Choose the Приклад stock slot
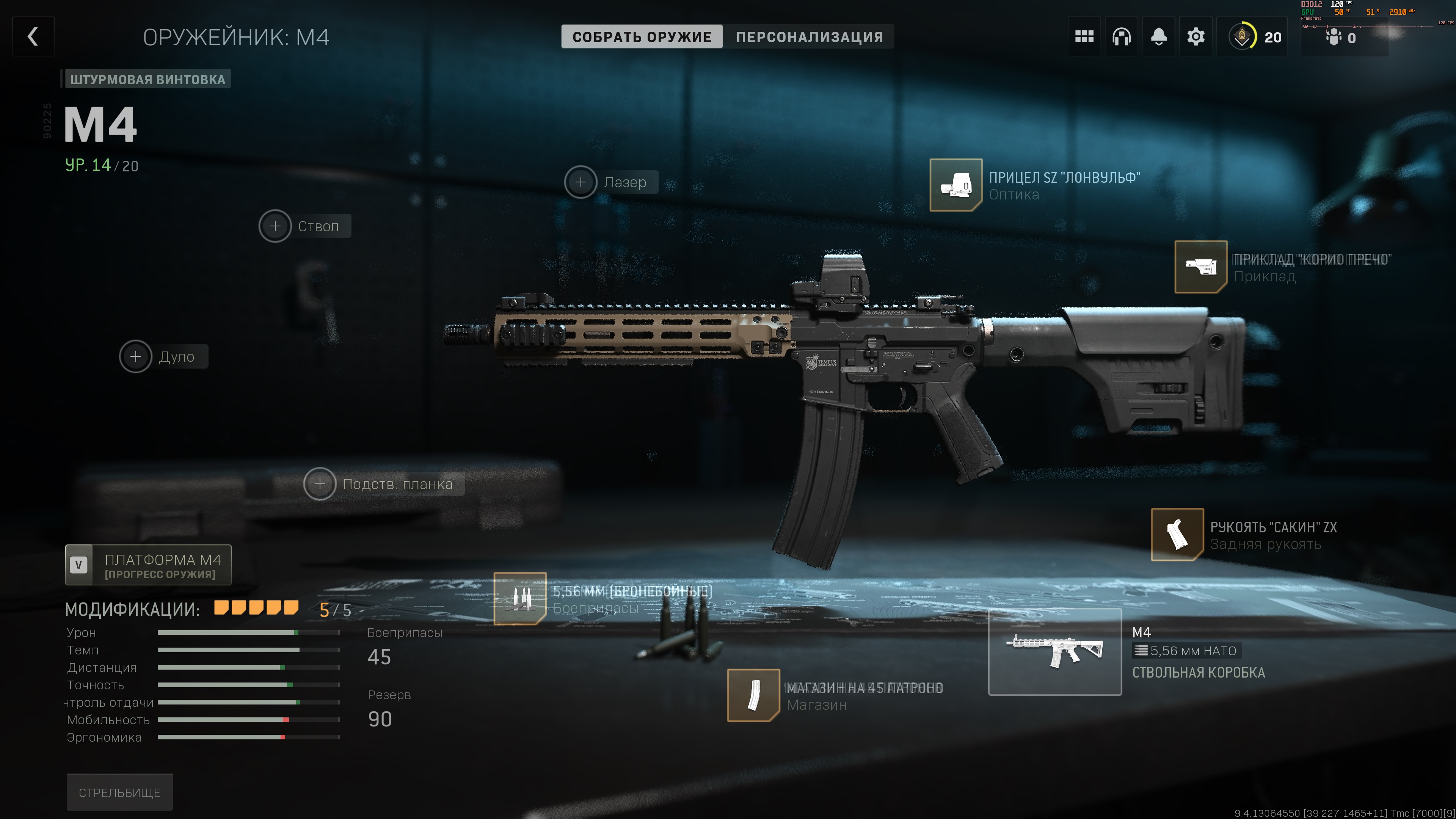1456x819 pixels. 1200,267
